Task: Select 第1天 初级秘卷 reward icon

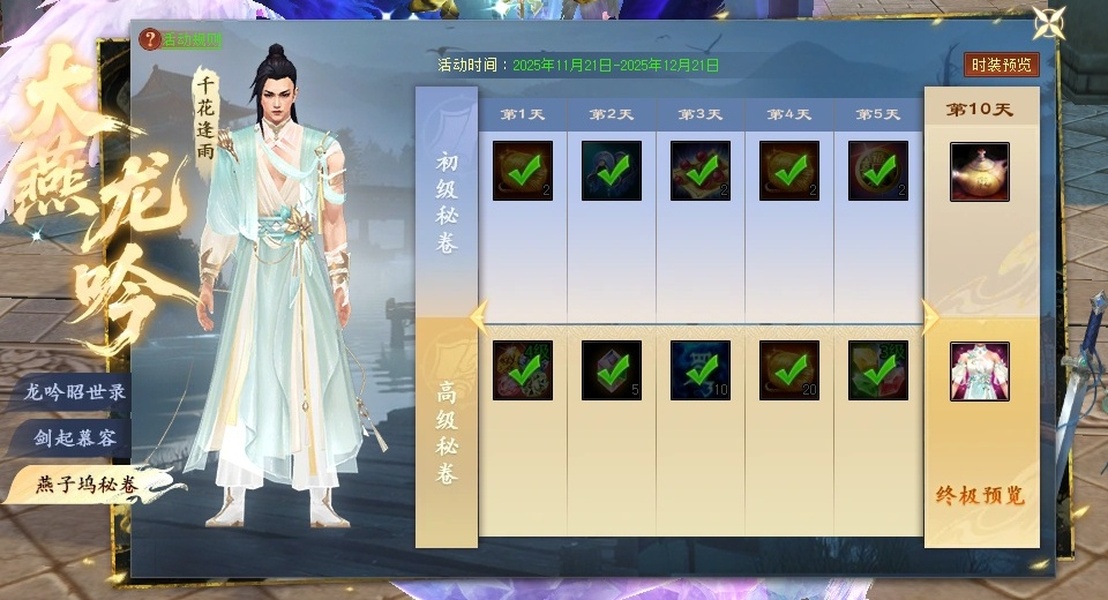Action: pos(522,171)
